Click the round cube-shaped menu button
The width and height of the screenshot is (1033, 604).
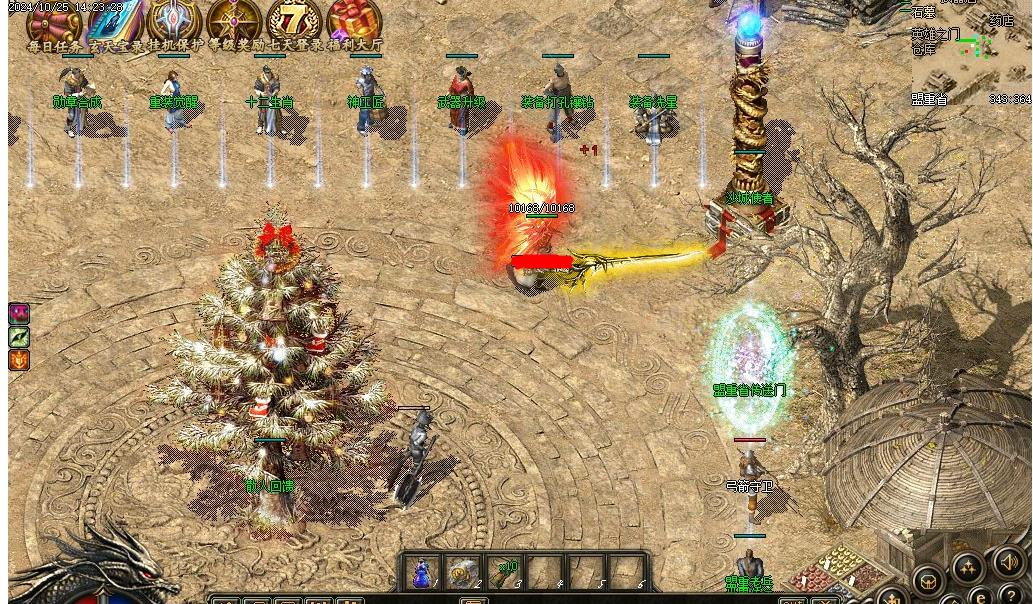pyautogui.click(x=928, y=581)
